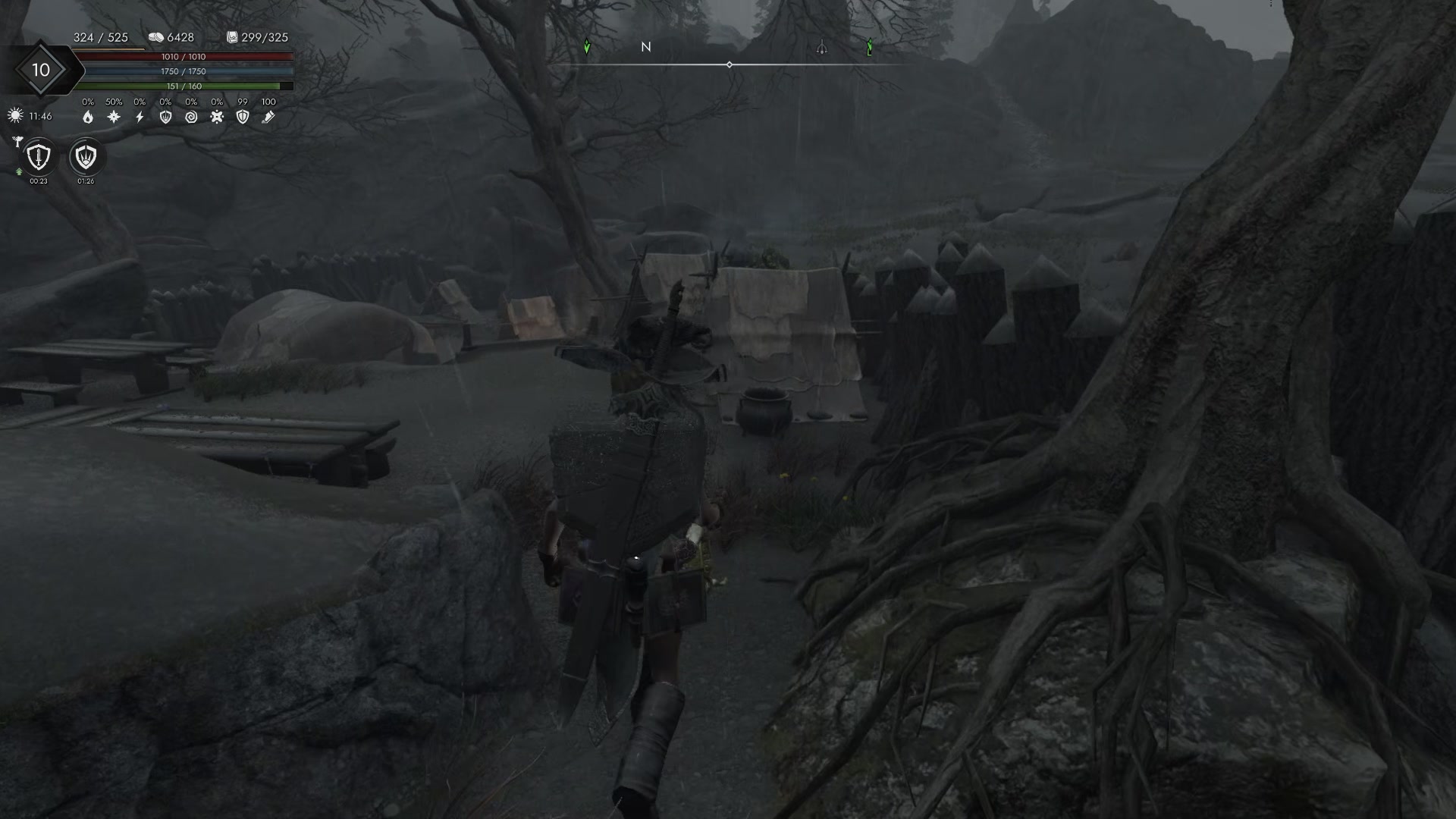Viewport: 1456px width, 819px height.
Task: Select the frost resistance star icon
Action: click(114, 117)
